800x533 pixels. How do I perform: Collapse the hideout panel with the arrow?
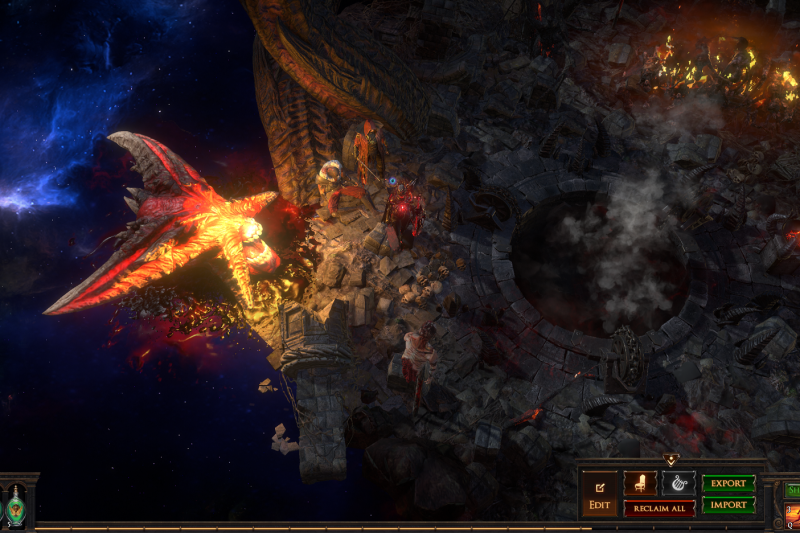(x=670, y=461)
